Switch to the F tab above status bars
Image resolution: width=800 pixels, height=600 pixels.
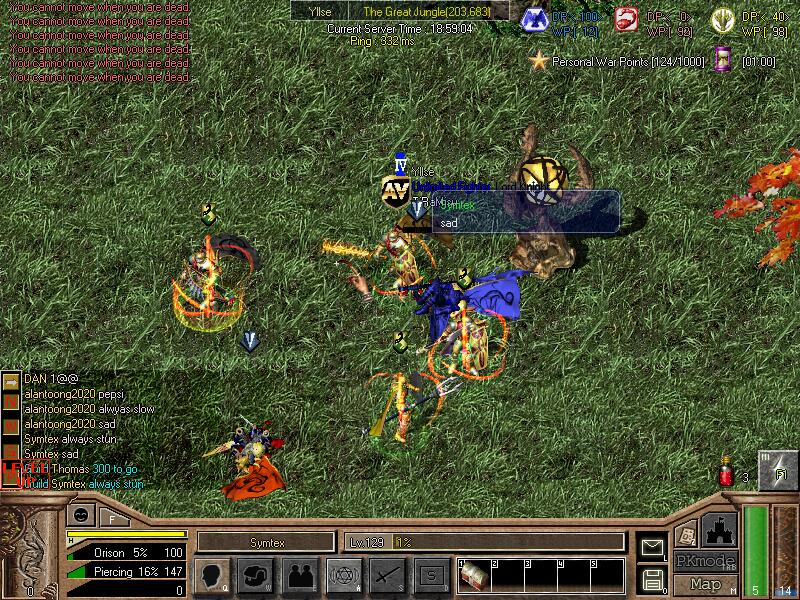pos(112,517)
